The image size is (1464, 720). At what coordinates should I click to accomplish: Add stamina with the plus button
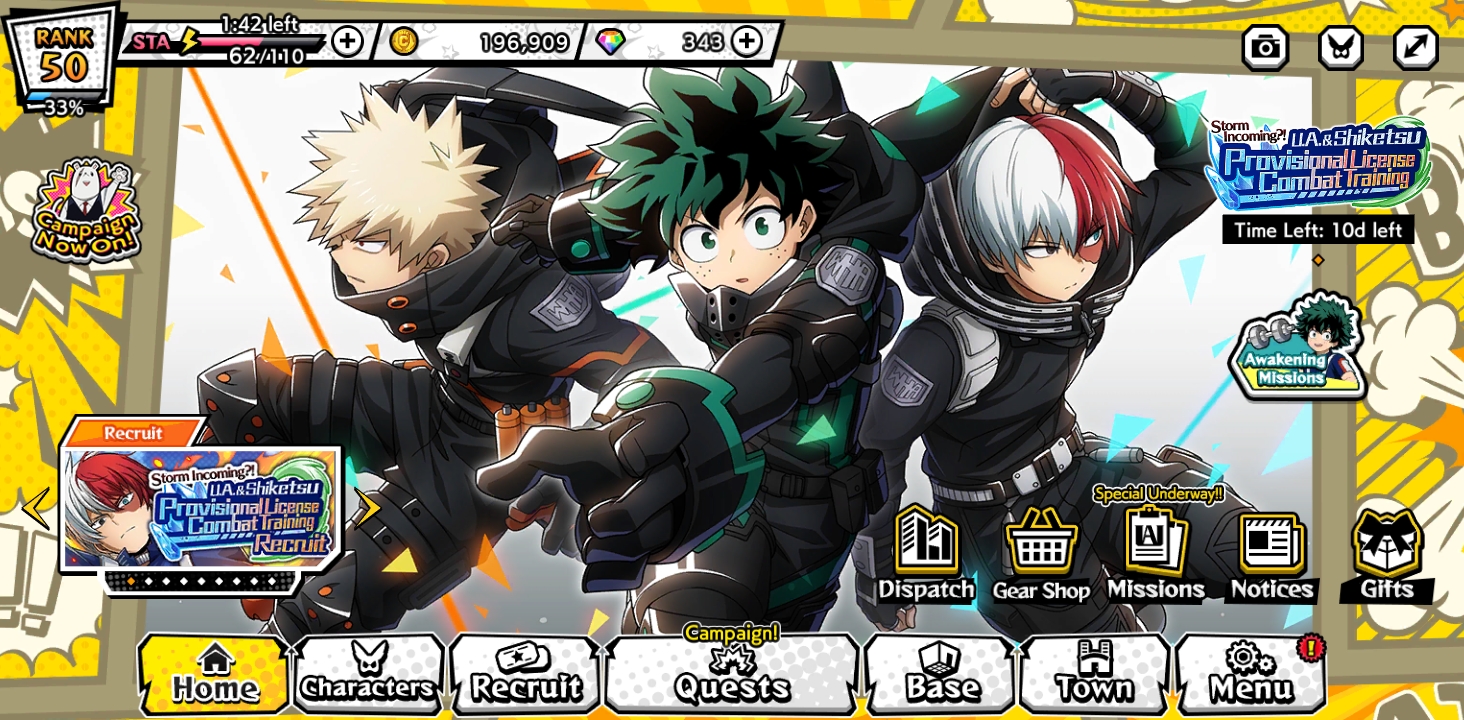(346, 41)
